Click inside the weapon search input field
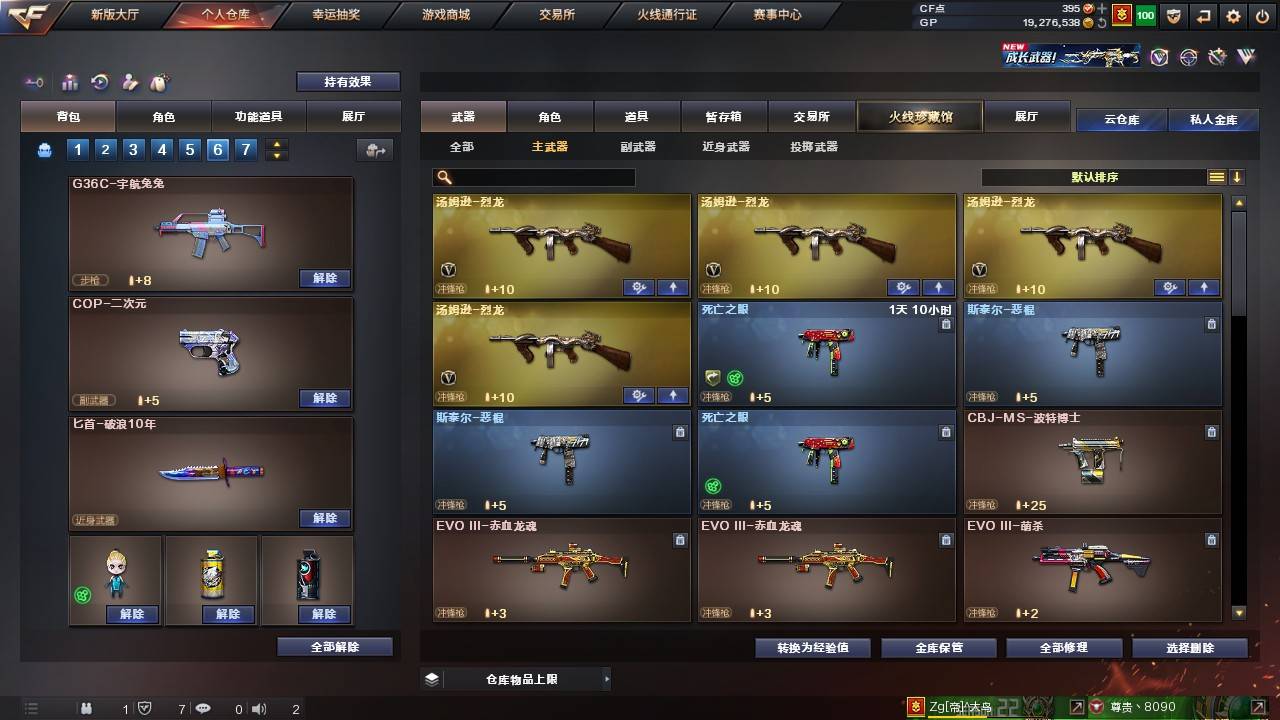Viewport: 1280px width, 720px height. (x=540, y=177)
